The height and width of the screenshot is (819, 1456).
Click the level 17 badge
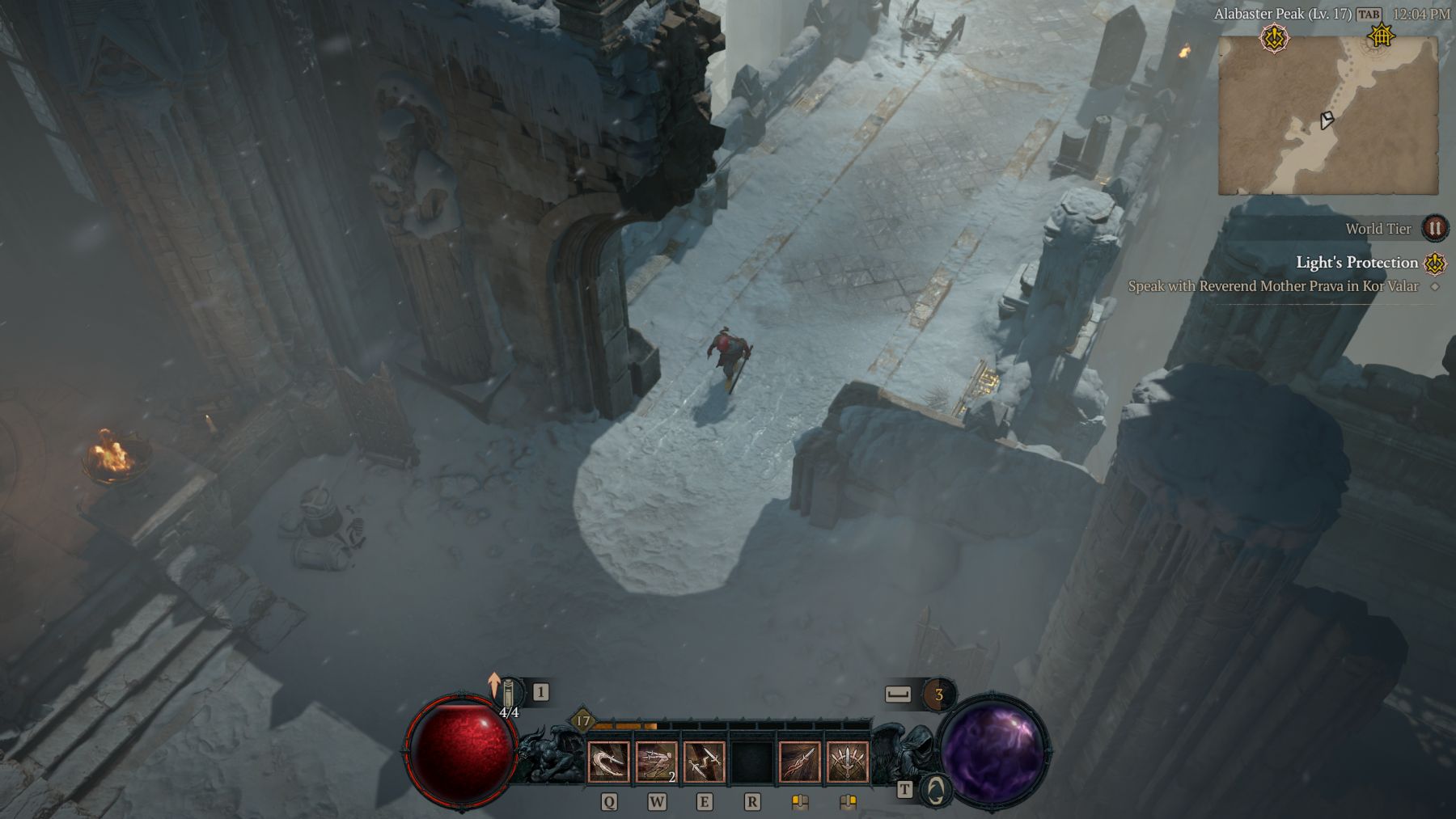click(582, 721)
